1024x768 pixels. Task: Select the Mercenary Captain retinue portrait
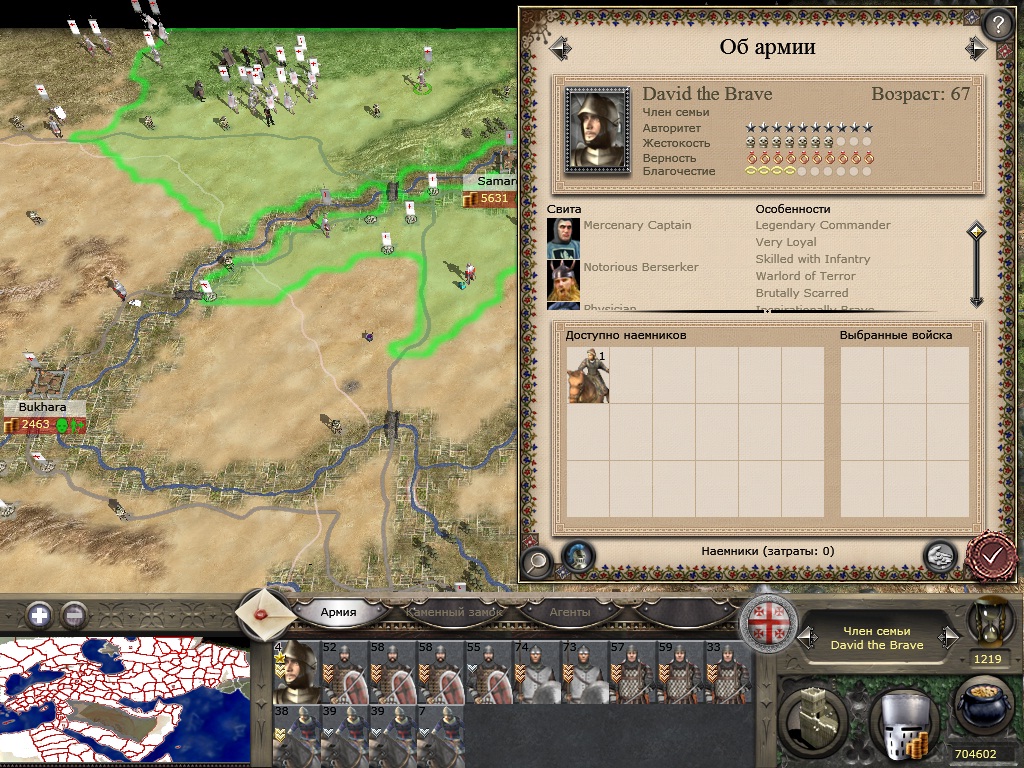(563, 237)
